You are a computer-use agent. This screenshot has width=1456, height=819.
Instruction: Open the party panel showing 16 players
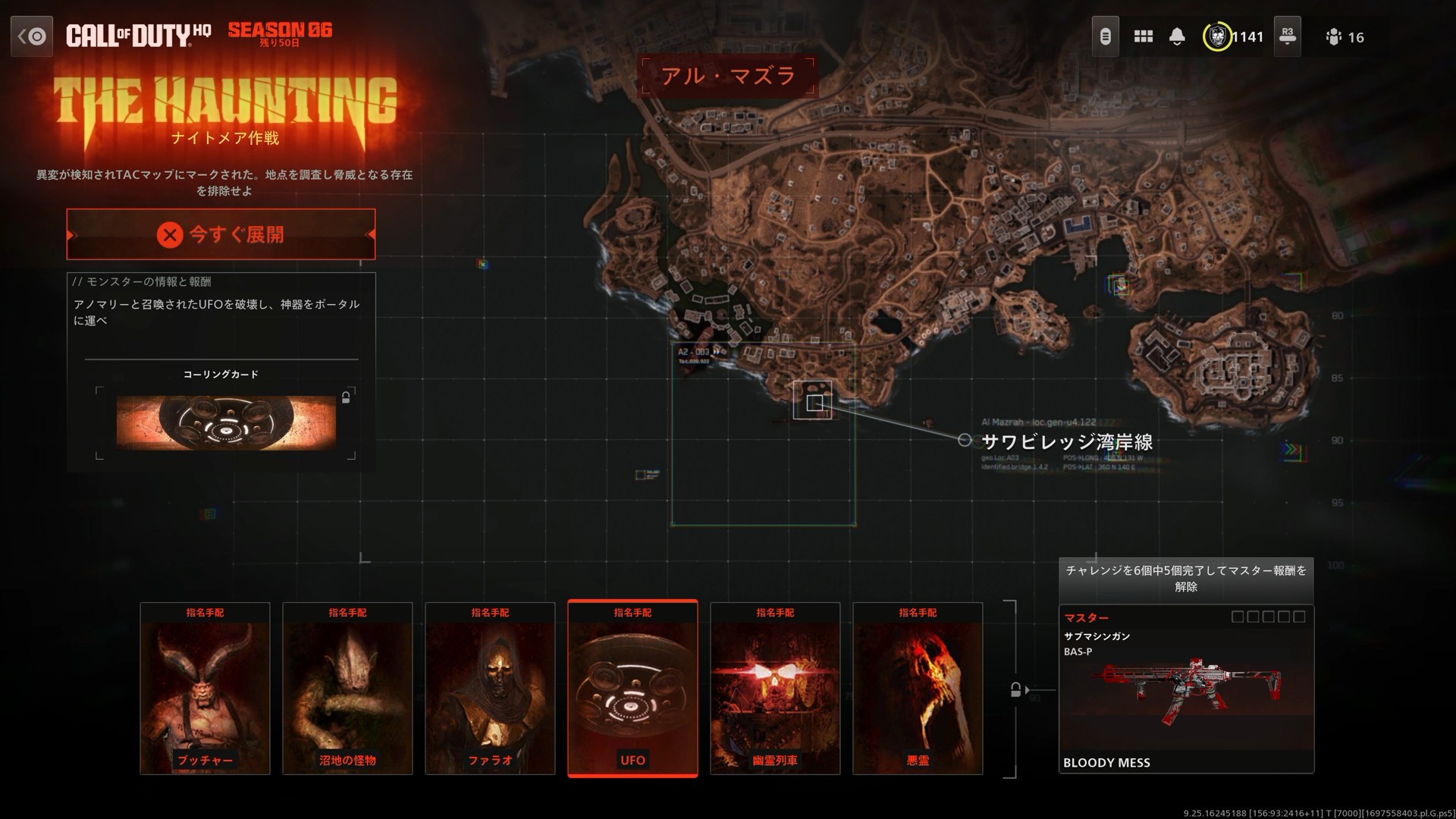(x=1335, y=37)
